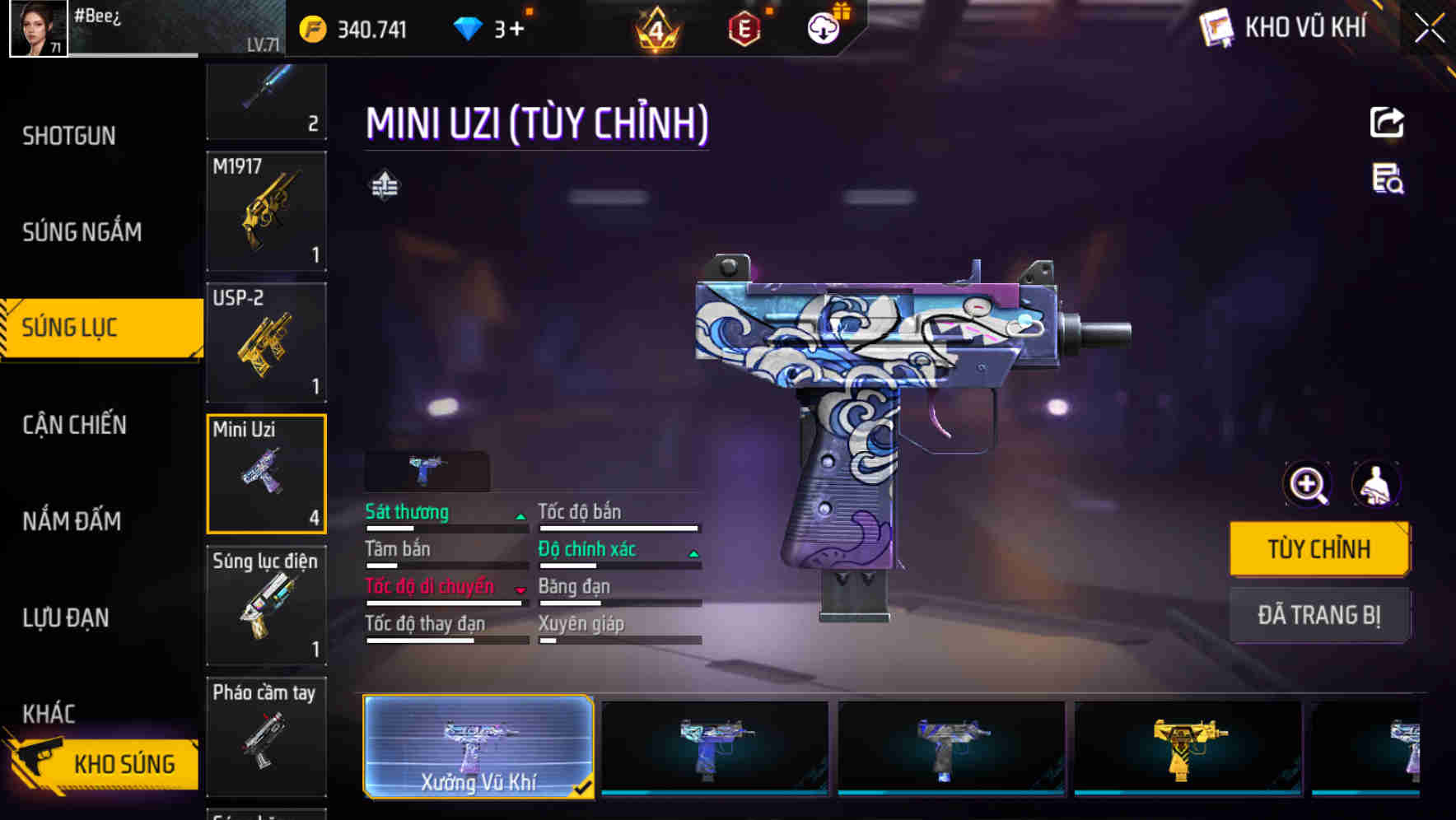Pick the Pháo cầm tay slot
1456x820 pixels.
[x=266, y=736]
